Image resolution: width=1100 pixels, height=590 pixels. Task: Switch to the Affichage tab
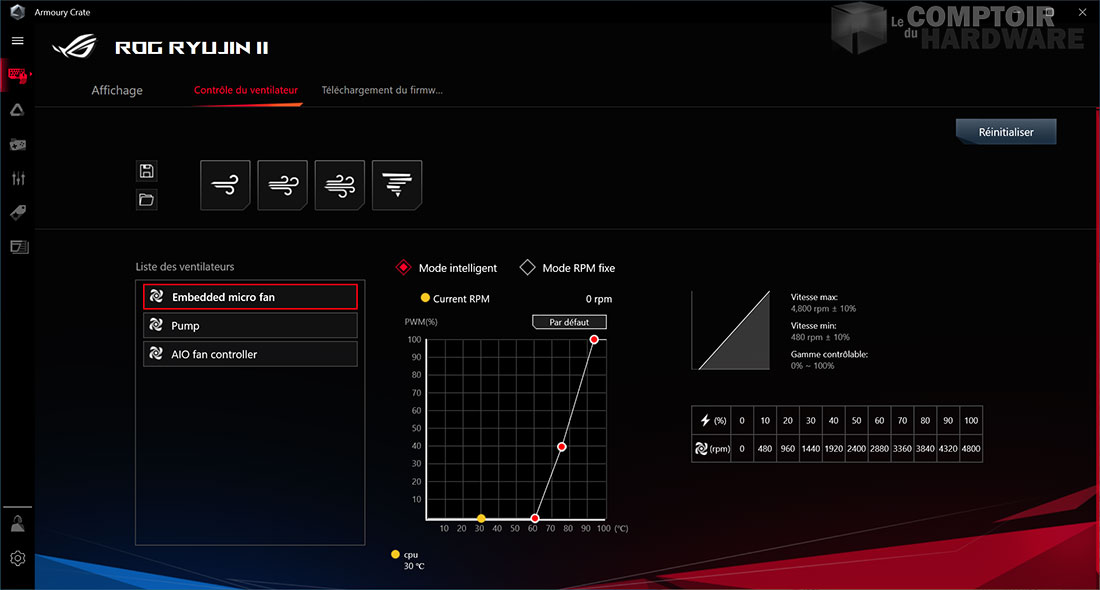pyautogui.click(x=117, y=90)
